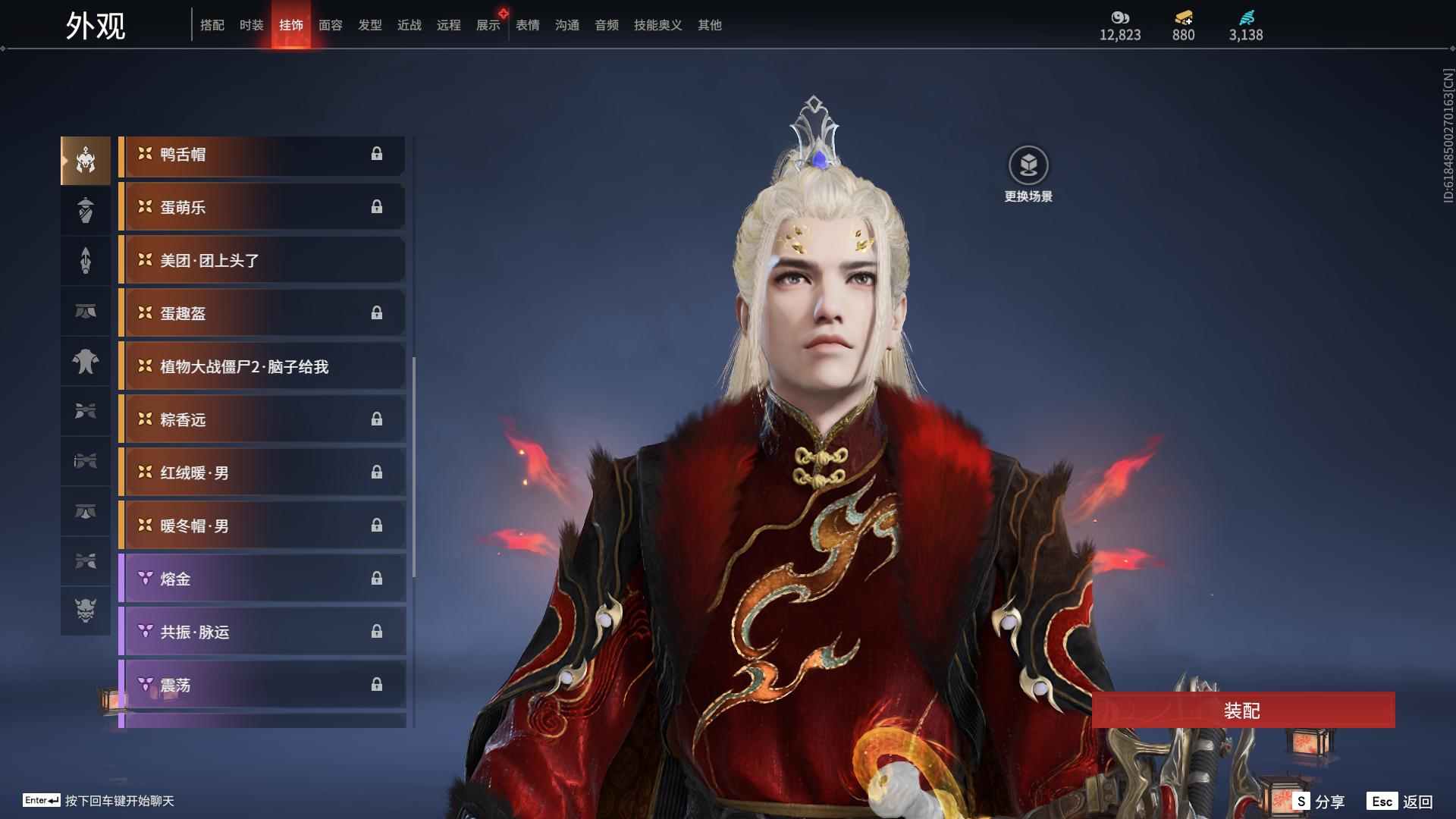
Task: Switch to the 时装 tab
Action: (x=251, y=25)
